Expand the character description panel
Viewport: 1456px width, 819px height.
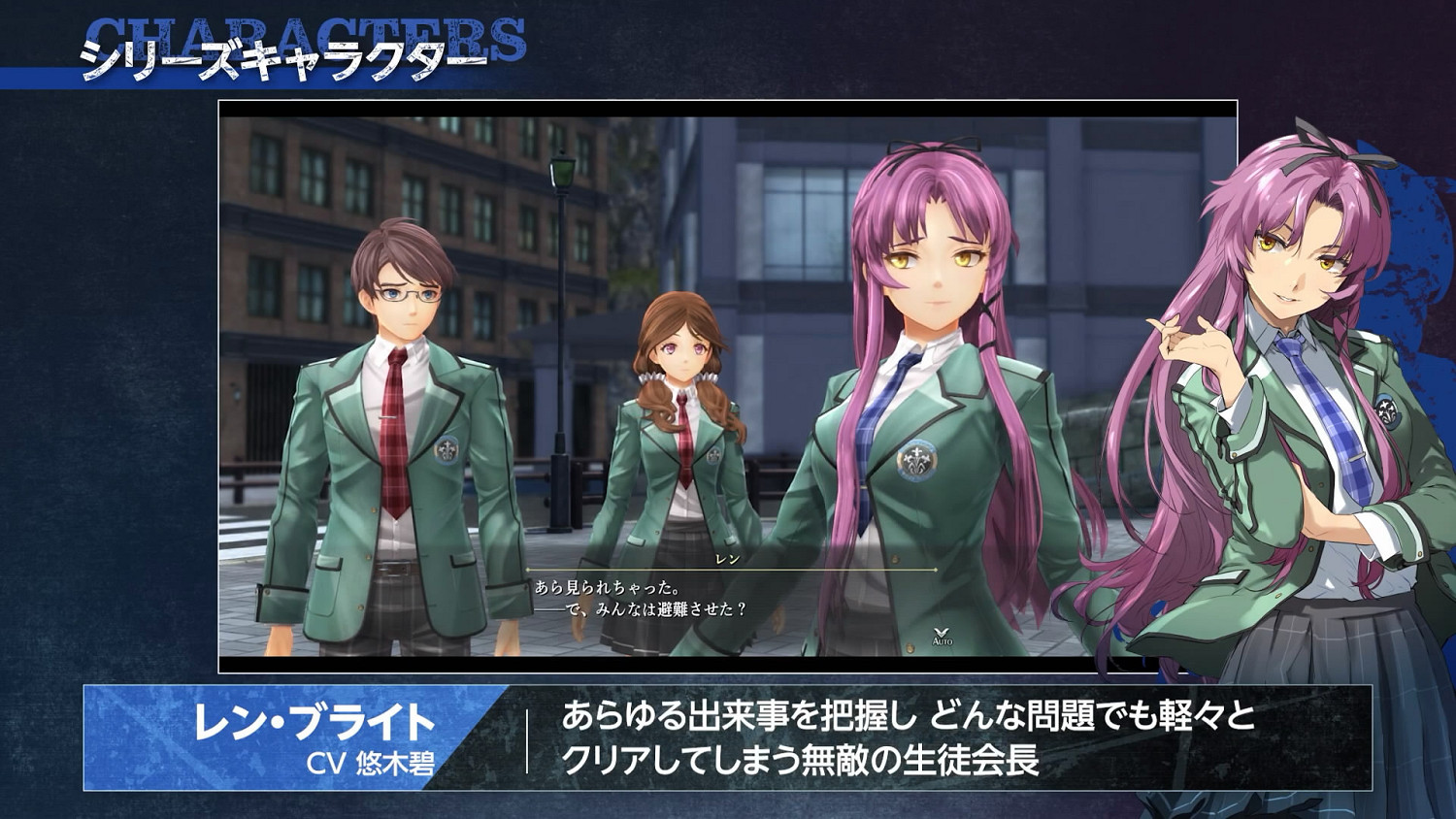874,737
